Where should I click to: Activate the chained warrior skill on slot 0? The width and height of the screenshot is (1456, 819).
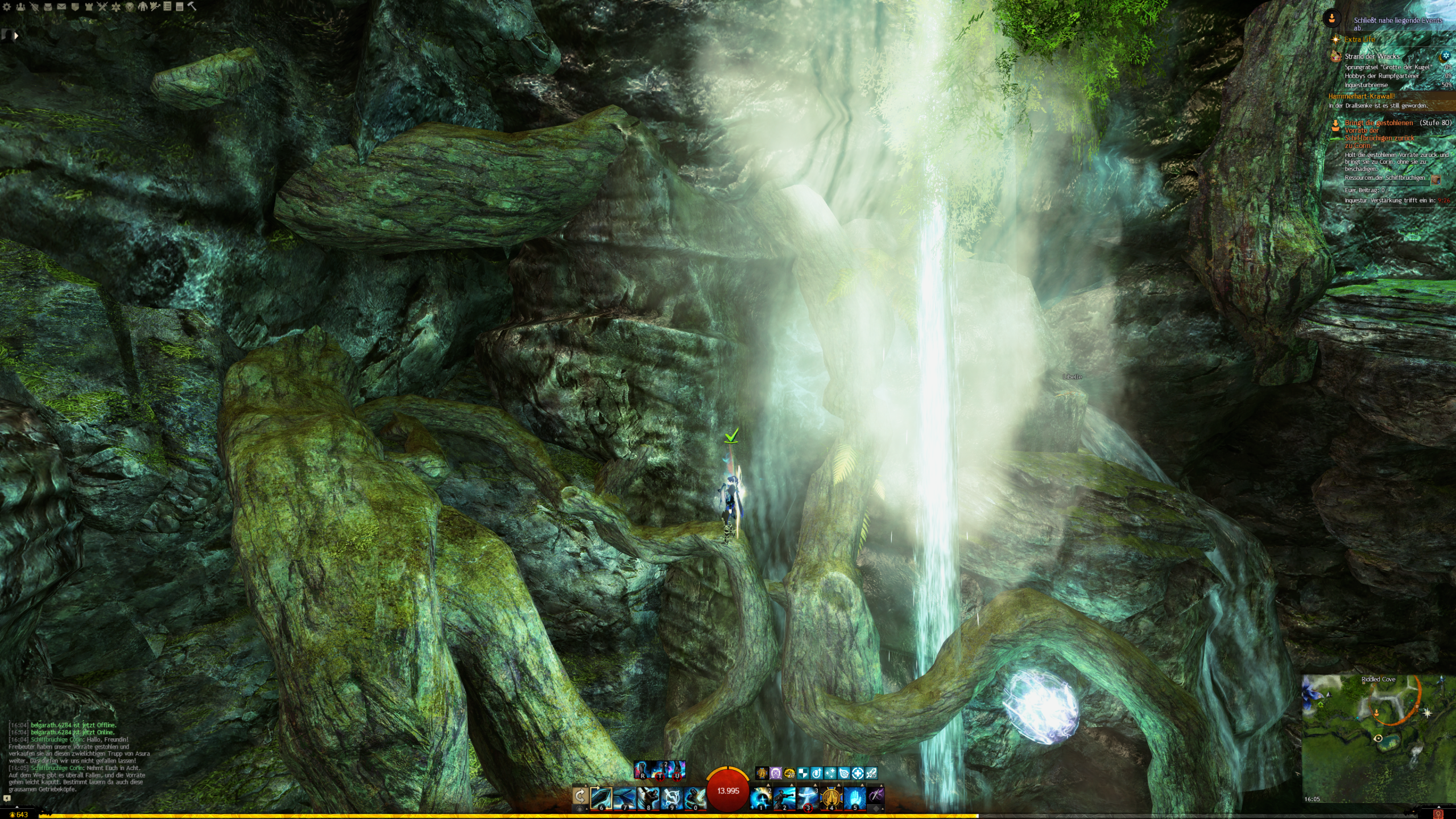pyautogui.click(x=694, y=798)
